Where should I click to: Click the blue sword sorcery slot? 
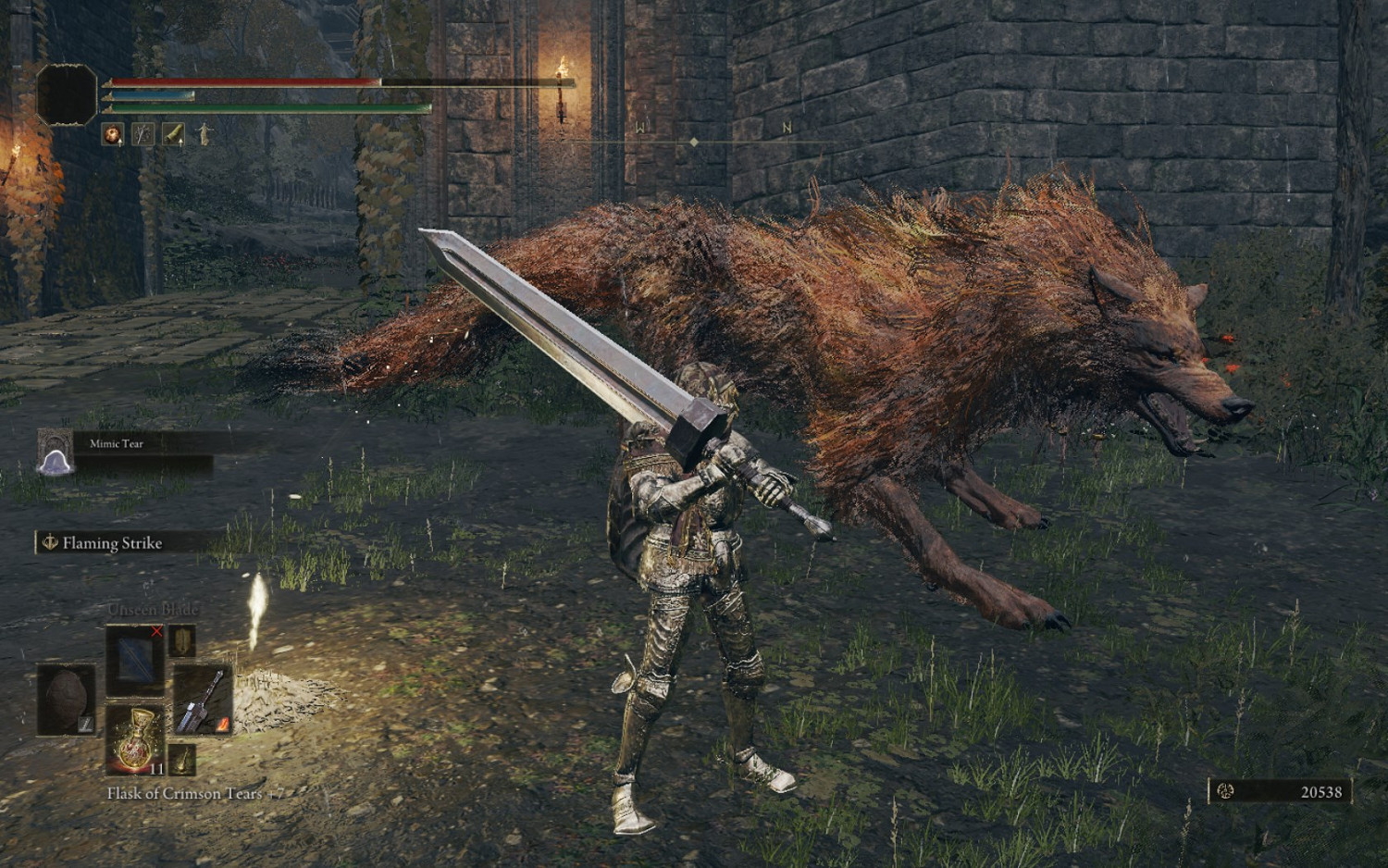point(135,659)
